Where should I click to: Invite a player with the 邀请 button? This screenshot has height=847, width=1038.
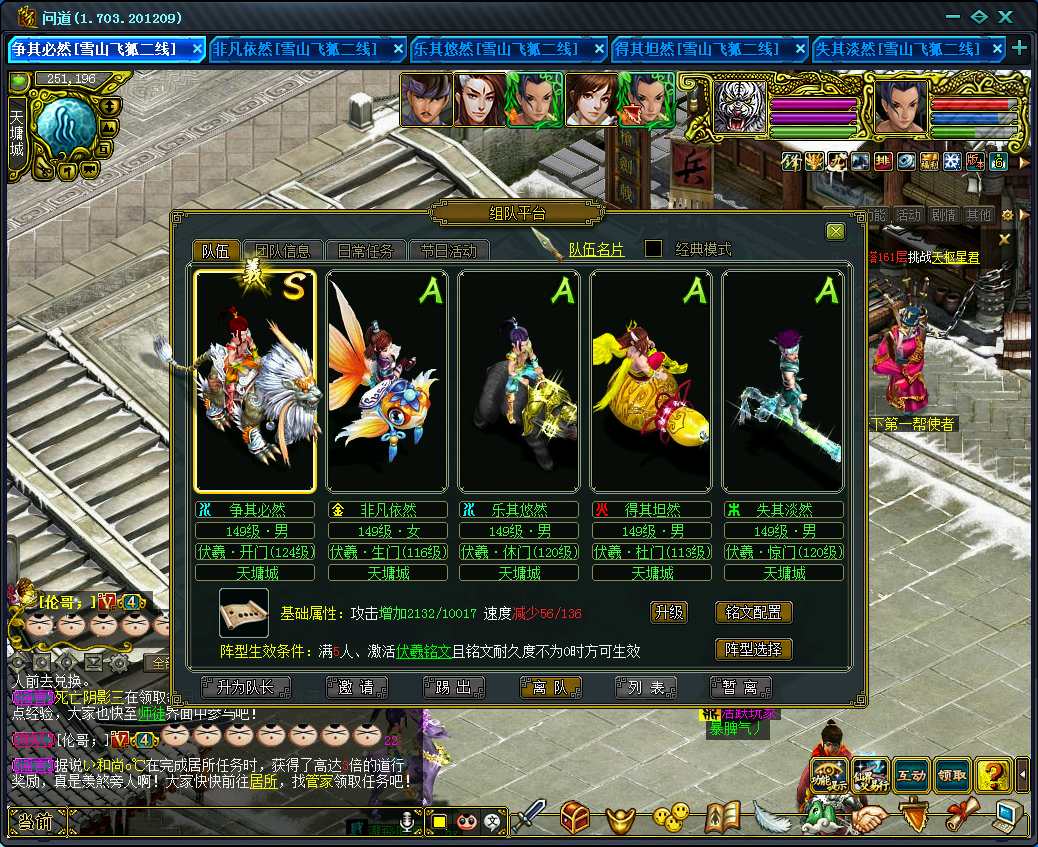coord(356,687)
